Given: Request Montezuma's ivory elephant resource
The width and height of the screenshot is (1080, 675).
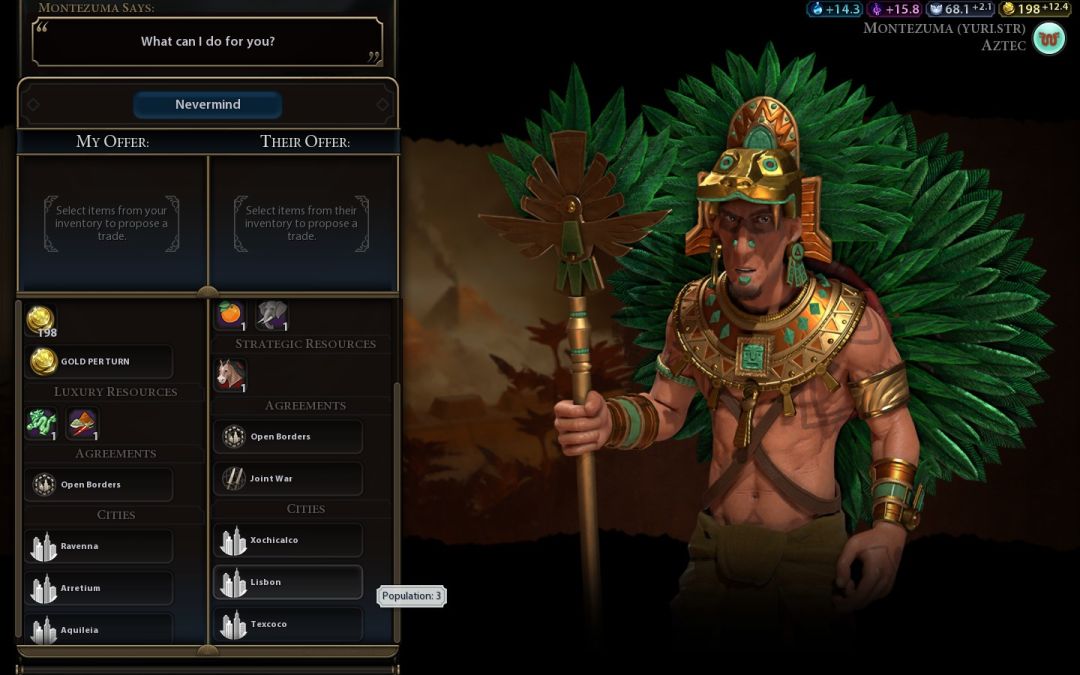Looking at the screenshot, I should [x=272, y=315].
